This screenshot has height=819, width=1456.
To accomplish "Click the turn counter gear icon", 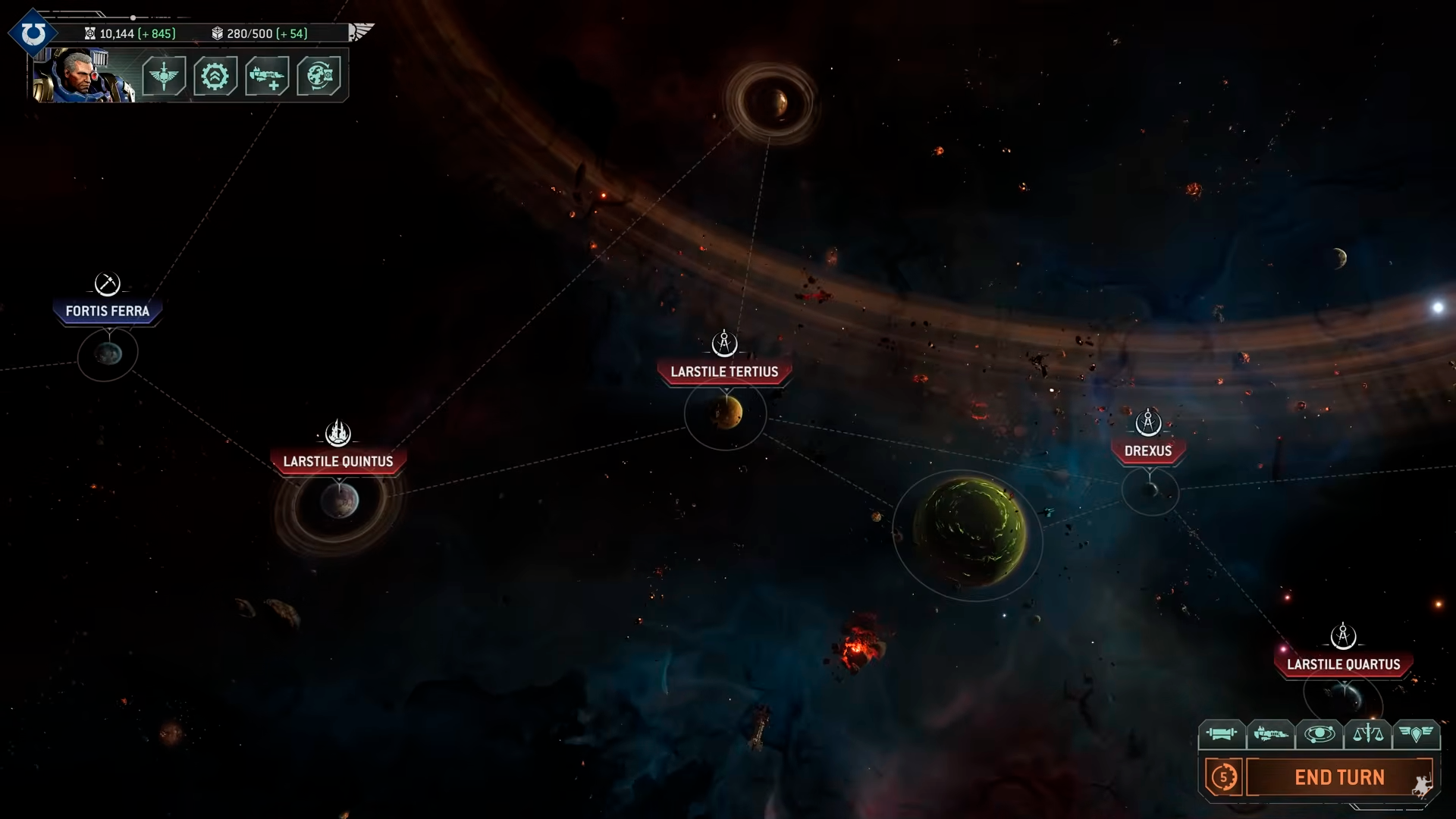I will [1223, 777].
